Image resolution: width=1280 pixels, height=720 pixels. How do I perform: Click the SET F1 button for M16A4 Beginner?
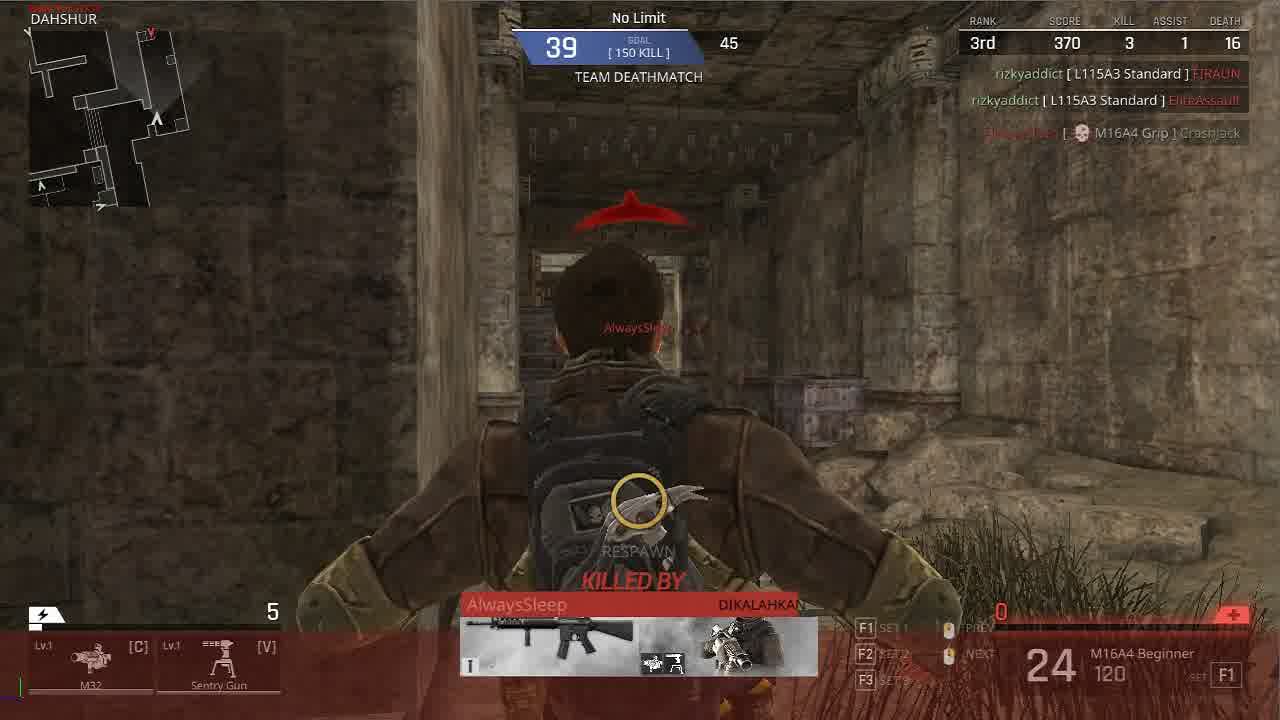[x=1225, y=675]
